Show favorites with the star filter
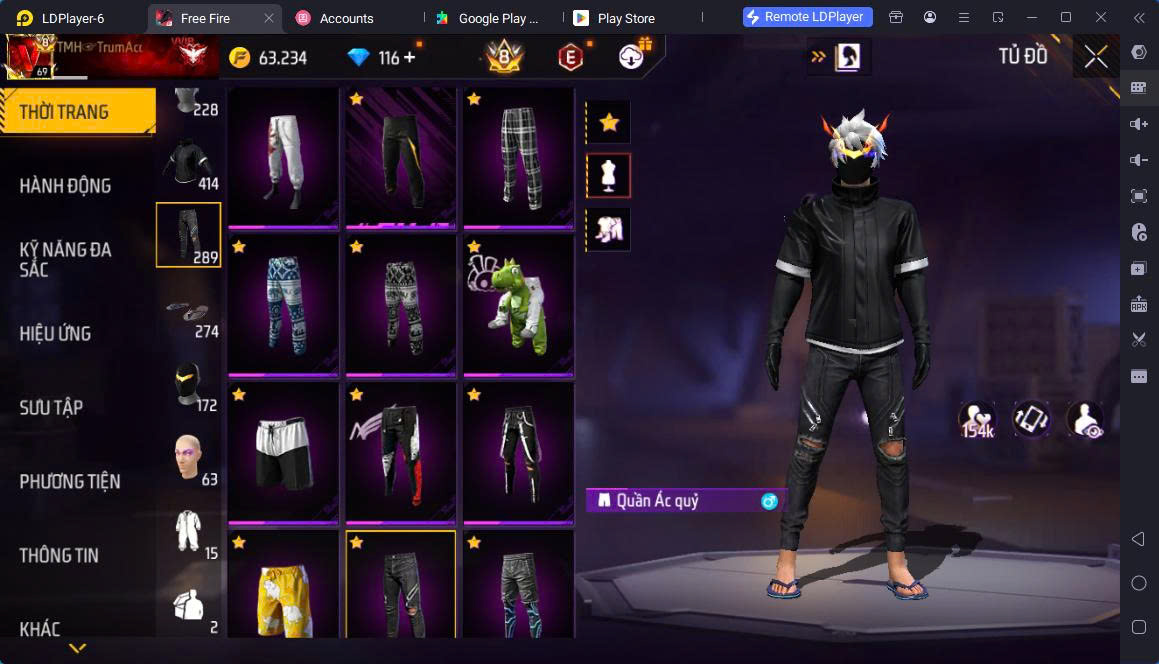This screenshot has height=664, width=1159. coord(608,123)
